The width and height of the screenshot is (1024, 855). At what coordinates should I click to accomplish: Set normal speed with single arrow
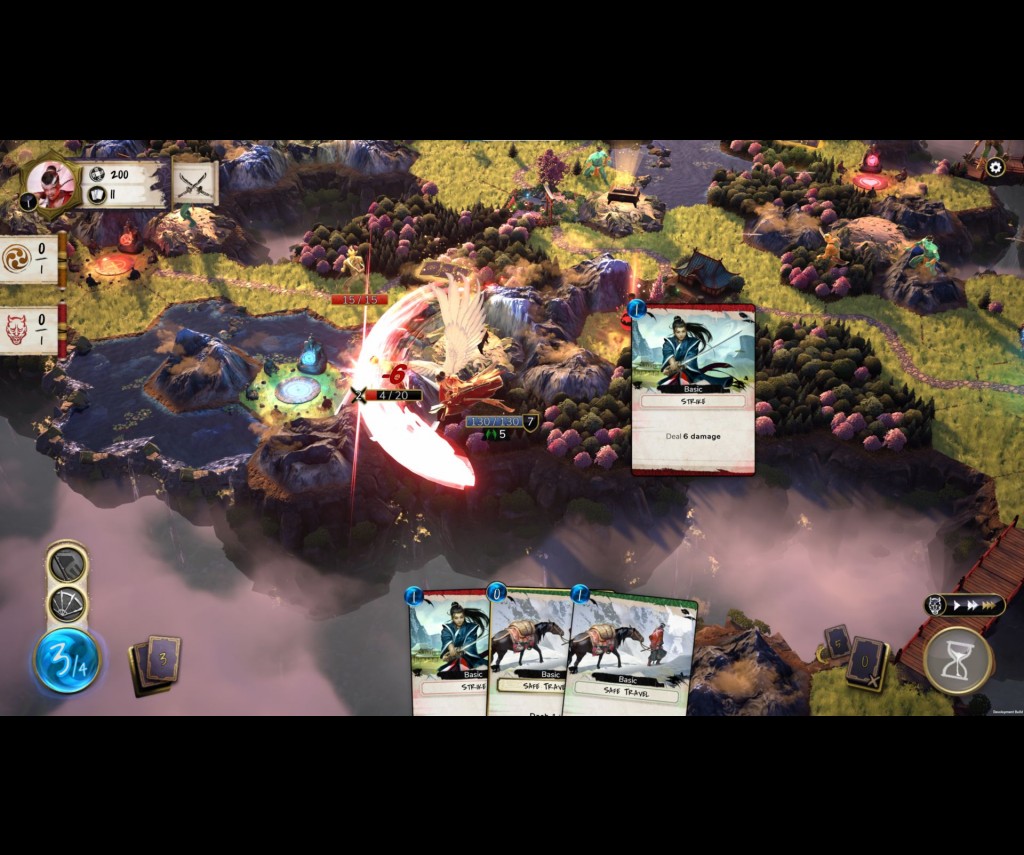957,605
